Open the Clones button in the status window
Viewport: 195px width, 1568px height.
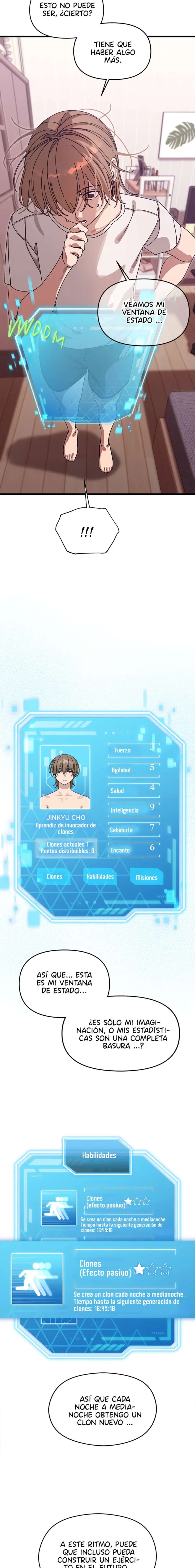pyautogui.click(x=54, y=877)
